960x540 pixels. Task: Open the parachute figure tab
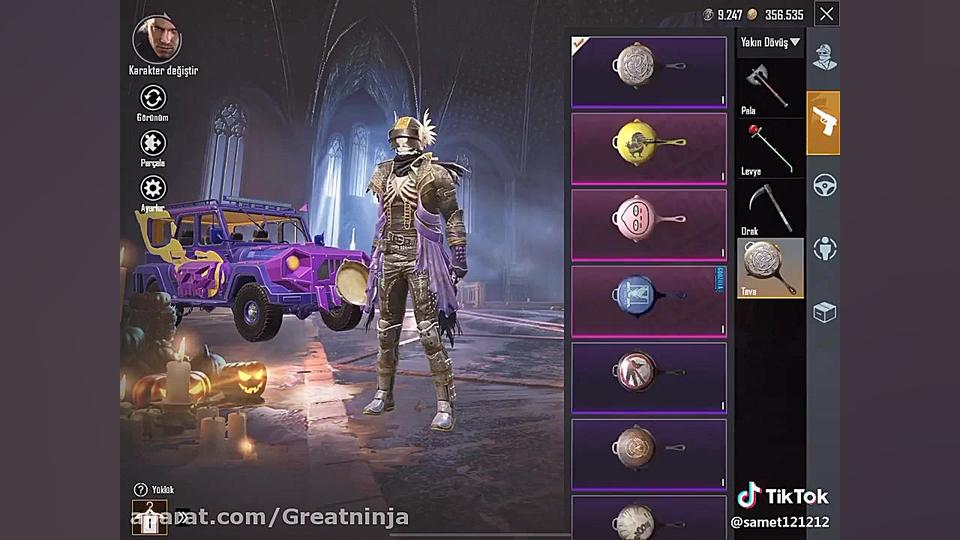coord(824,249)
